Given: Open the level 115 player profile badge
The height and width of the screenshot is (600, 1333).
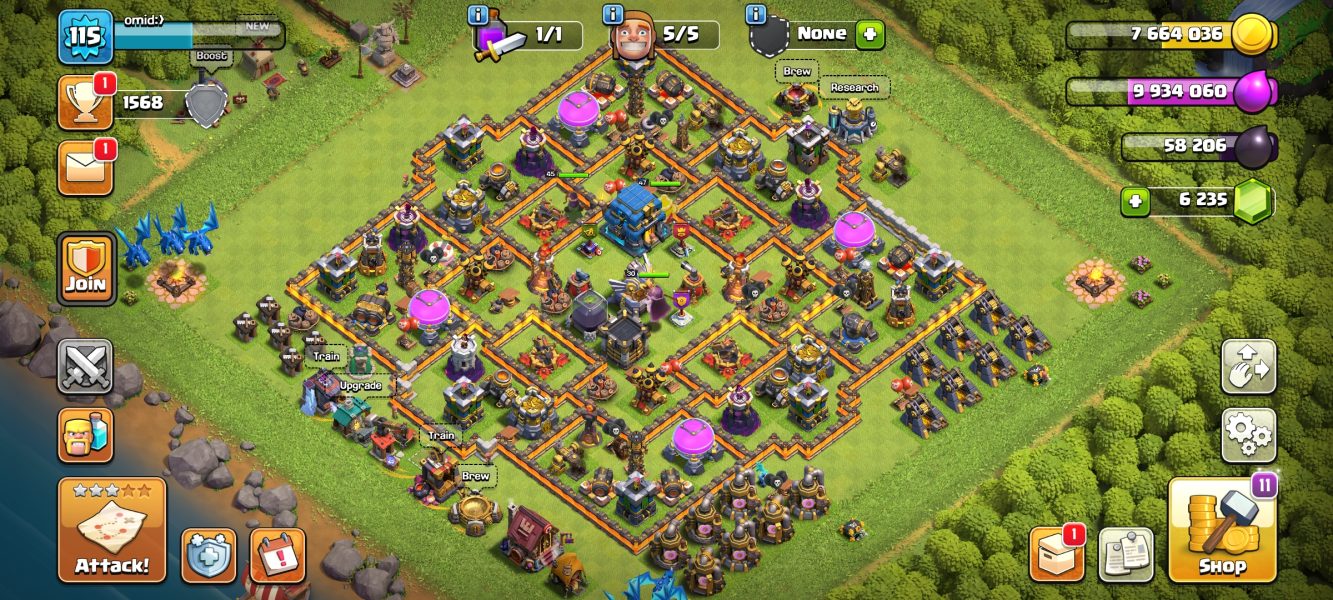Looking at the screenshot, I should click(85, 37).
